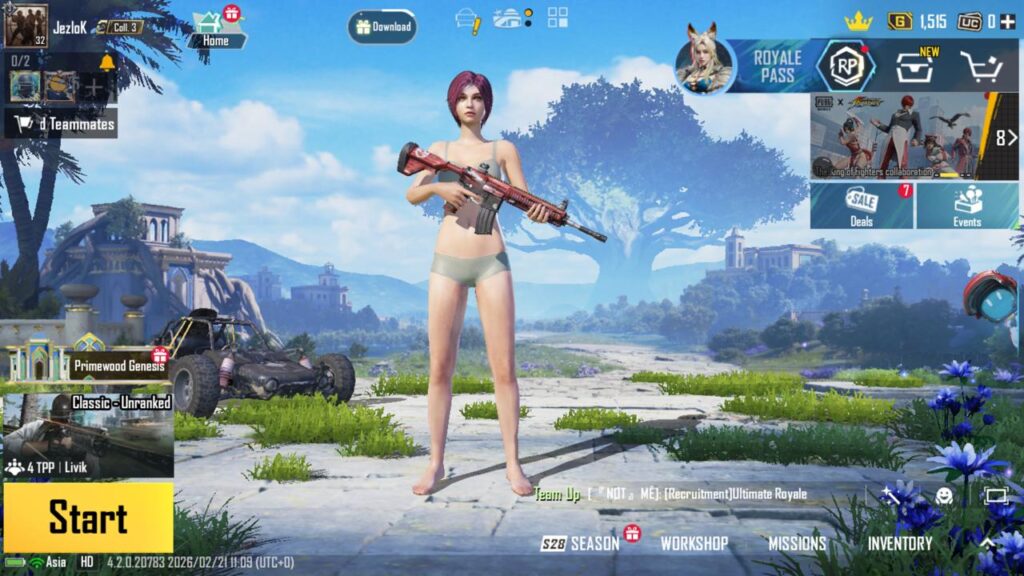Add UC with the plus button
Viewport: 1024px width, 576px height.
coord(1009,21)
